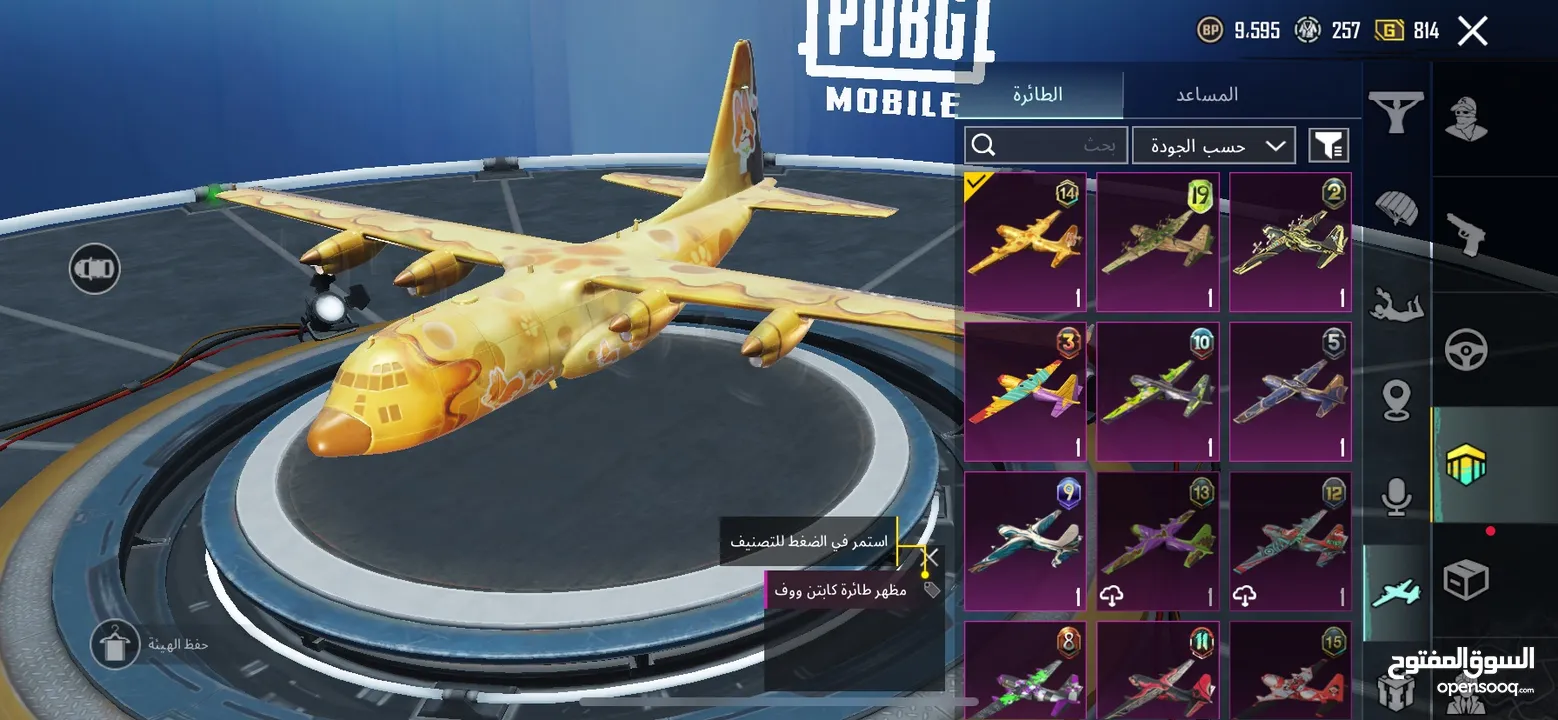
Task: Select the microphone voice category
Action: tap(1396, 497)
